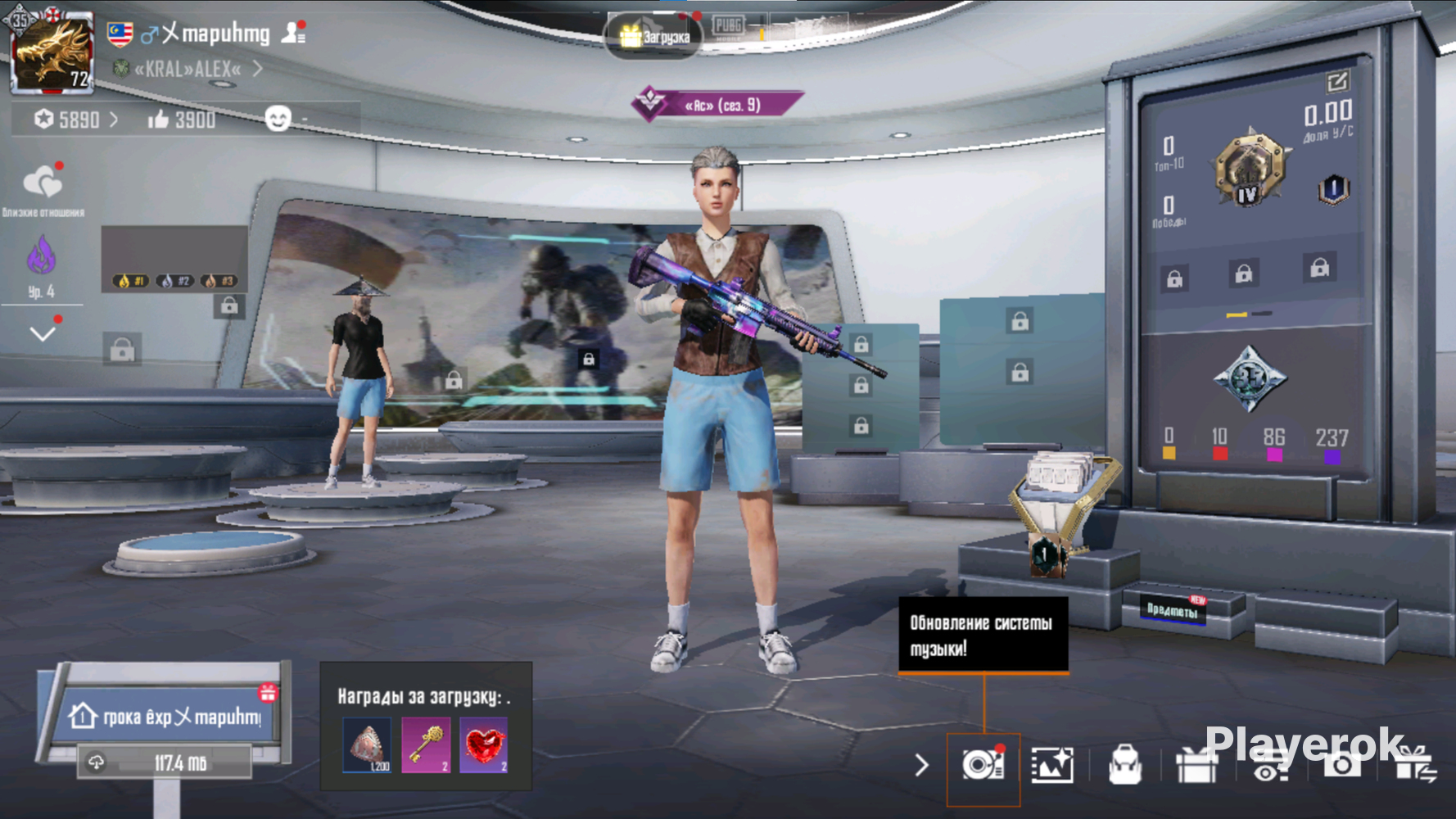Open the «Ас» season 9 rank banner
This screenshot has width=1456, height=819.
(717, 105)
